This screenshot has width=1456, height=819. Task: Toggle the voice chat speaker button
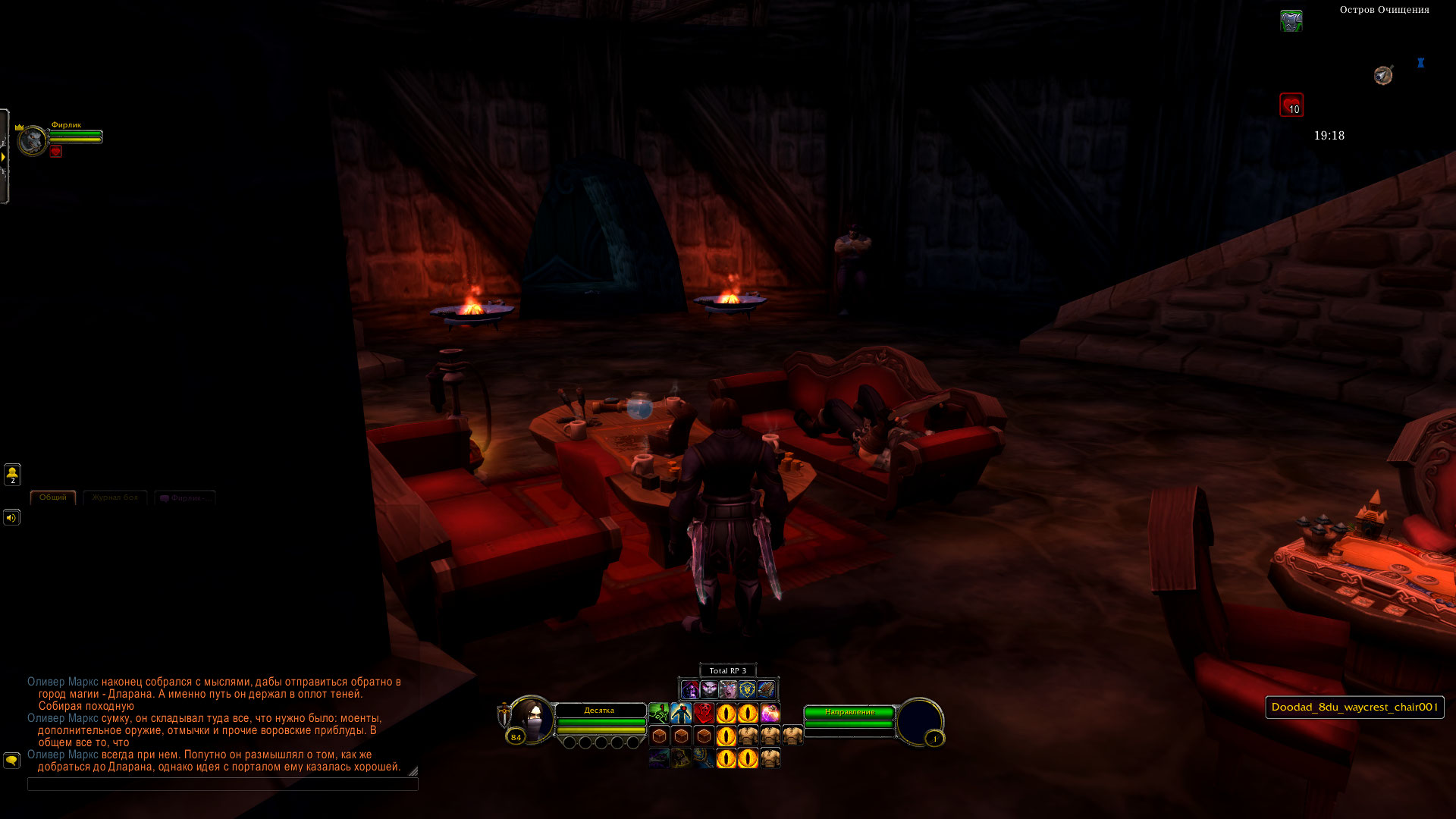tap(11, 518)
